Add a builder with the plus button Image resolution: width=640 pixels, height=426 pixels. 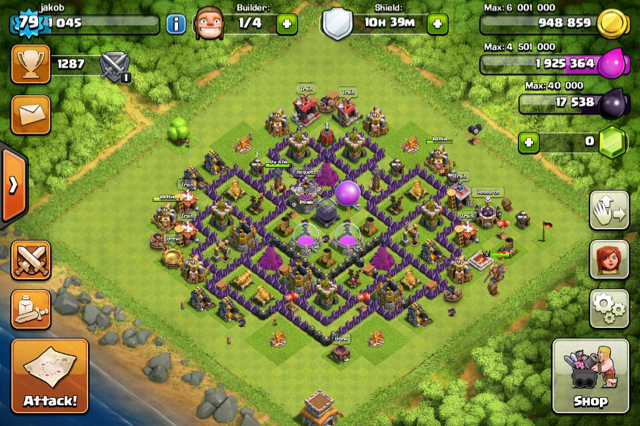(x=286, y=24)
